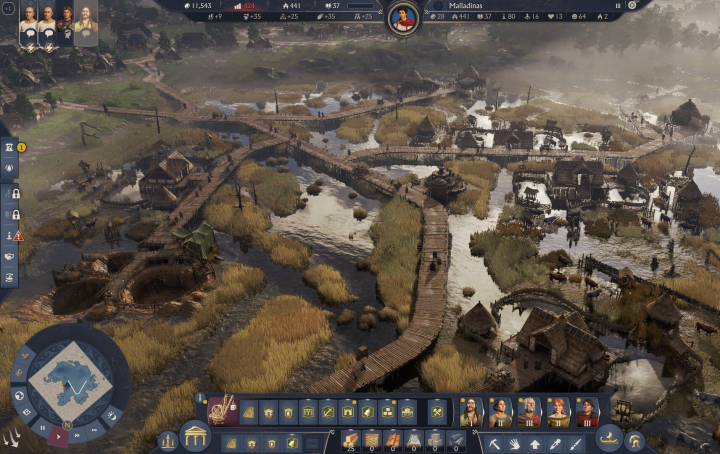Click the player portrait at top center
Screen dimensions: 720x454
click(x=403, y=19)
